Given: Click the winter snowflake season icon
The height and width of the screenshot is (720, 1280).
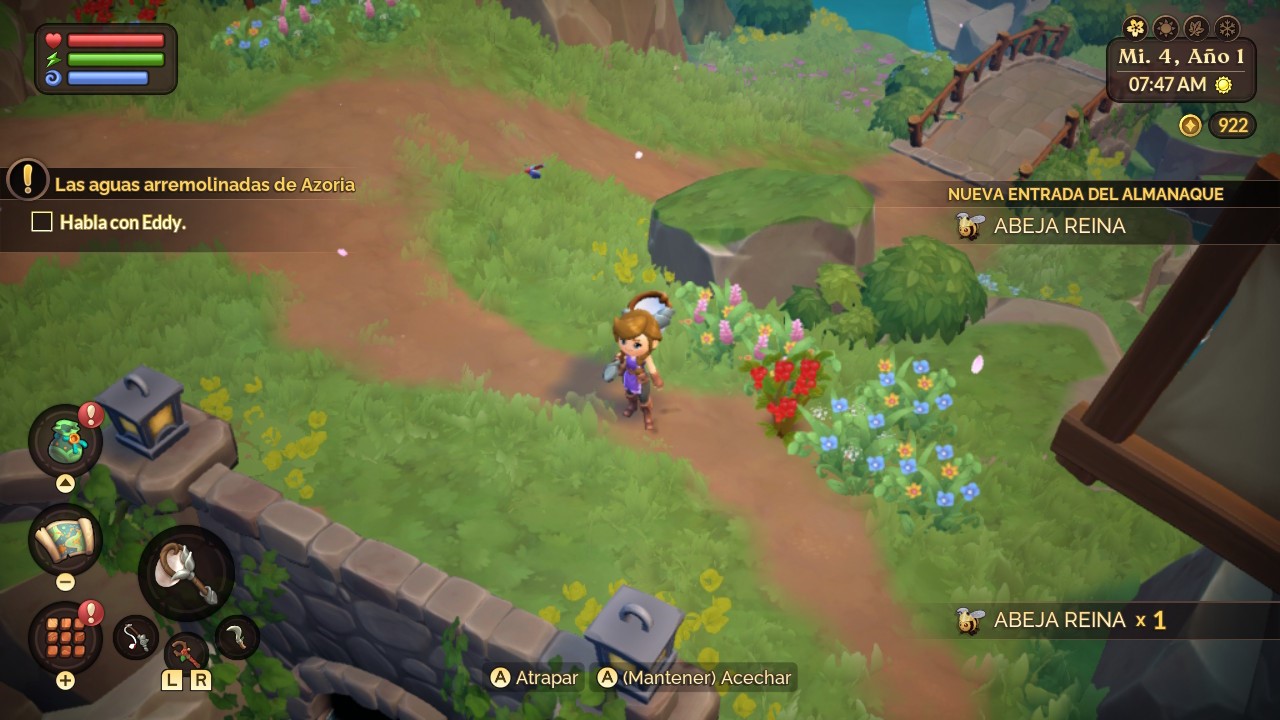Looking at the screenshot, I should point(1227,28).
